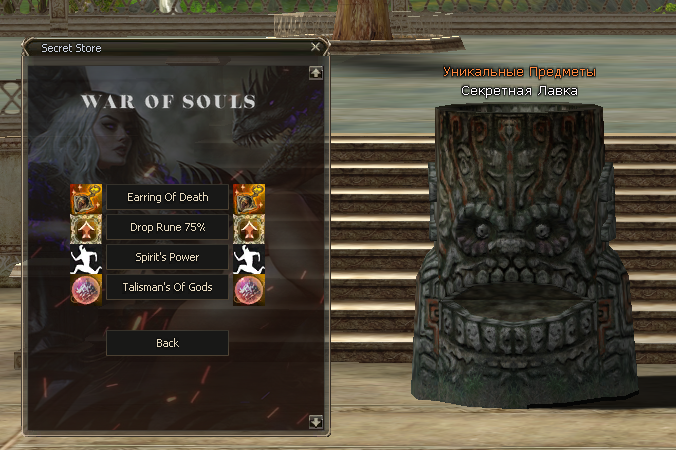676x450 pixels.
Task: Click the scroll-down arrow of the store
Action: (316, 422)
